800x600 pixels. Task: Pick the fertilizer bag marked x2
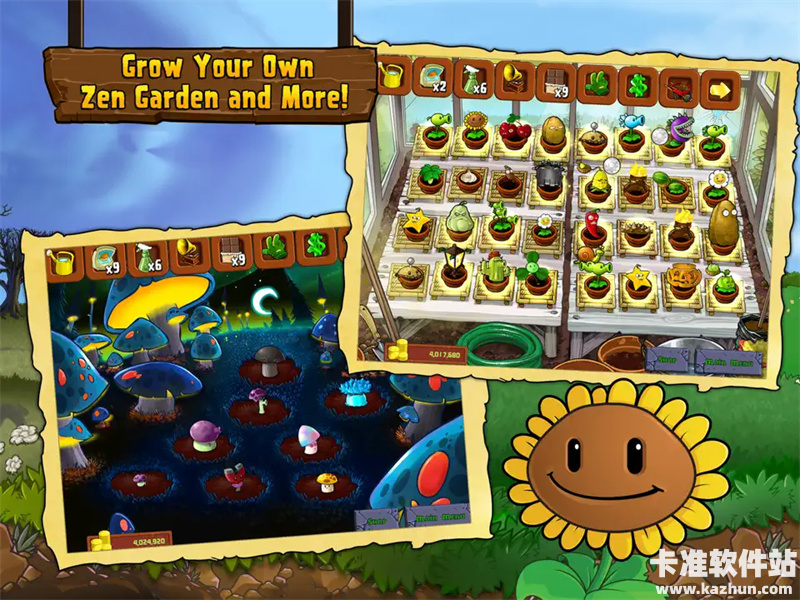tap(434, 78)
